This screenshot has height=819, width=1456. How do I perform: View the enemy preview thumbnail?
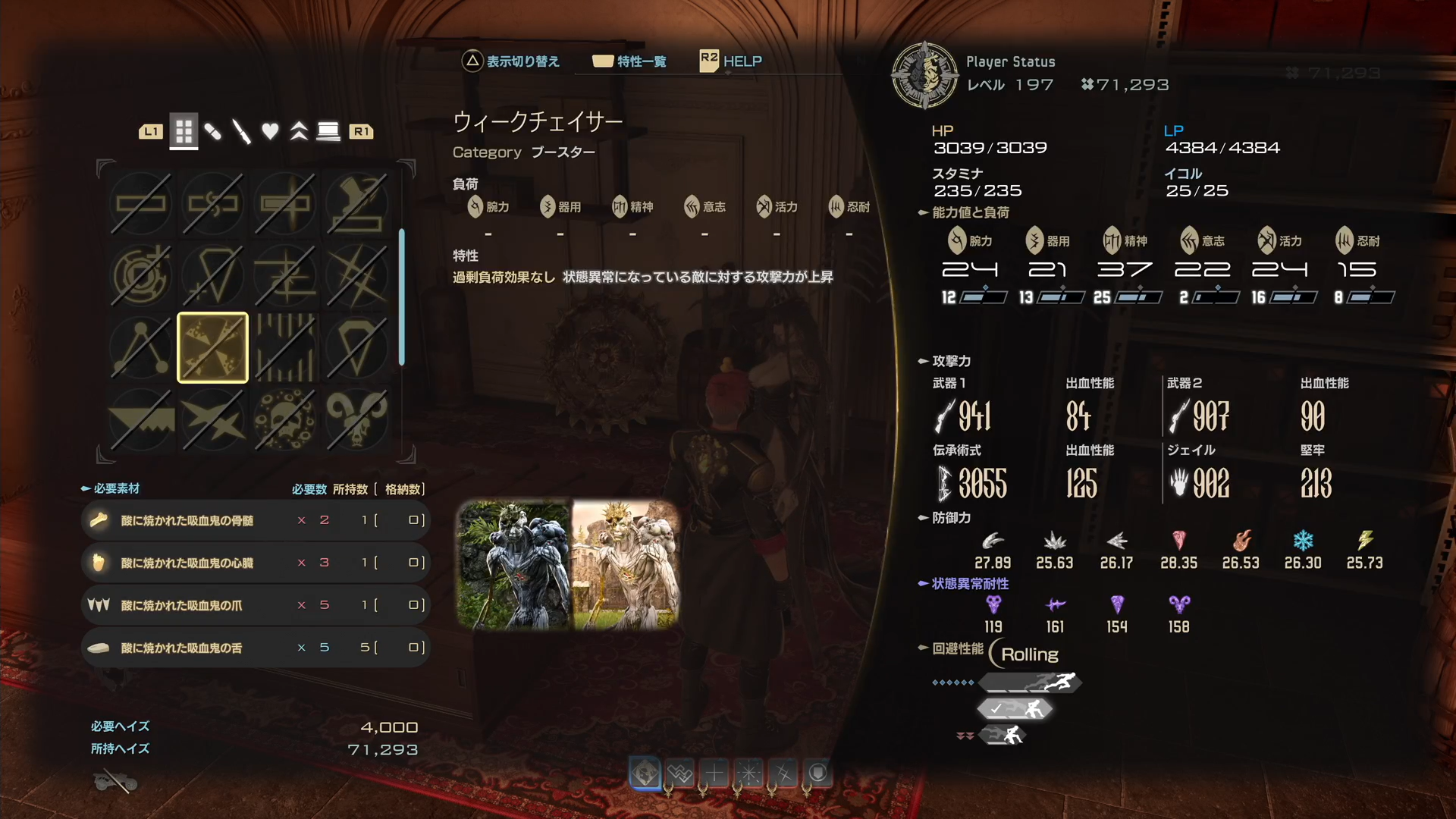coord(568,564)
